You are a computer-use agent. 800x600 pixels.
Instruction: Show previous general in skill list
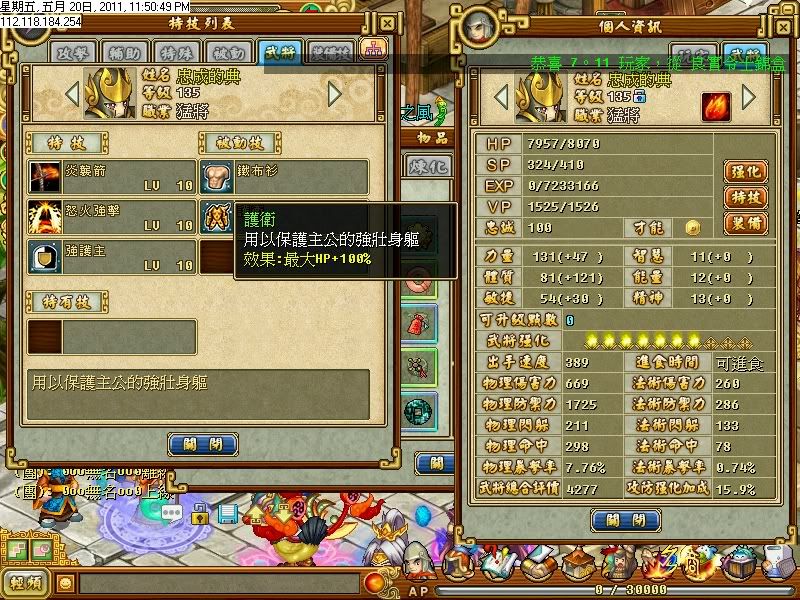click(71, 94)
